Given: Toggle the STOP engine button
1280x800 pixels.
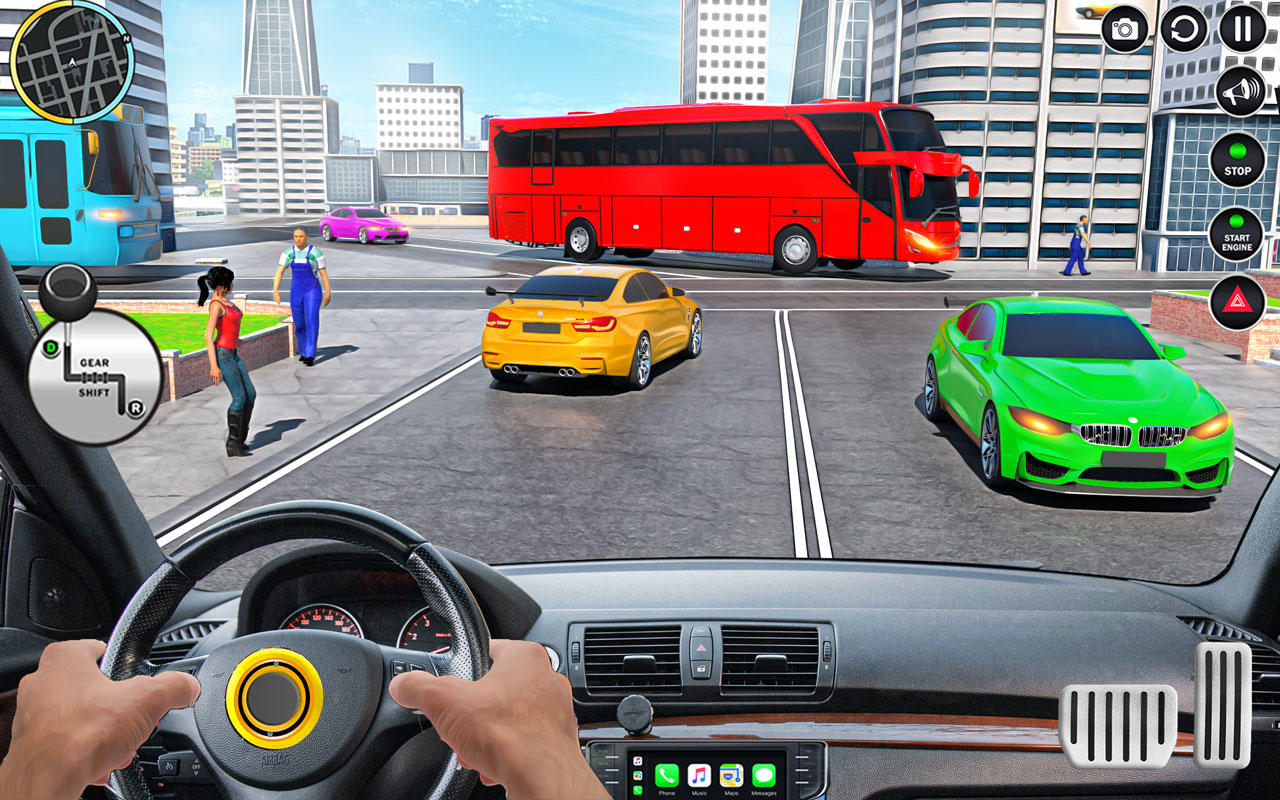Looking at the screenshot, I should tap(1237, 160).
